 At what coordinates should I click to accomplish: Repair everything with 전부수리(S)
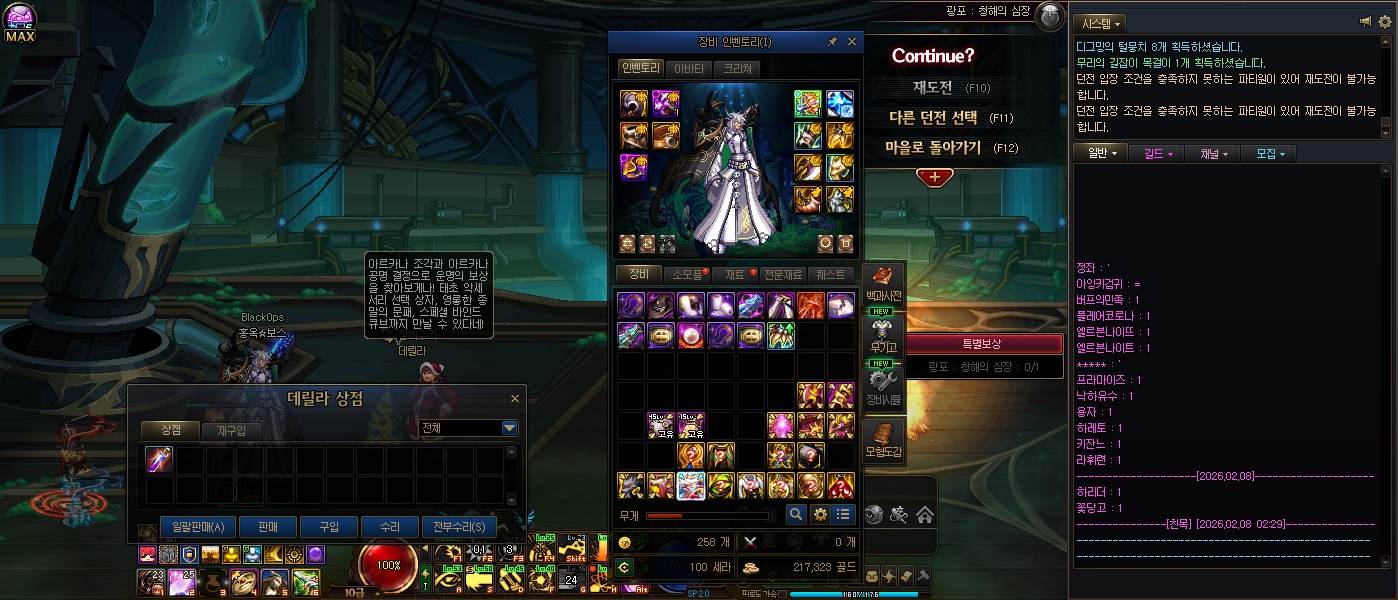pyautogui.click(x=458, y=527)
